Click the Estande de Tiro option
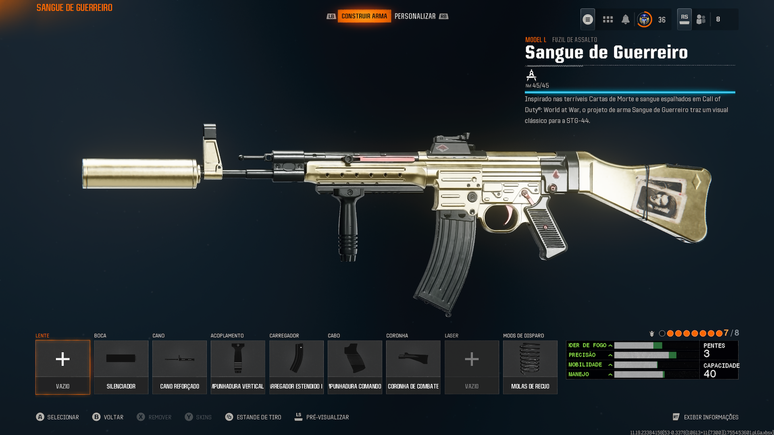Viewport: 774px width, 435px height. 256,417
